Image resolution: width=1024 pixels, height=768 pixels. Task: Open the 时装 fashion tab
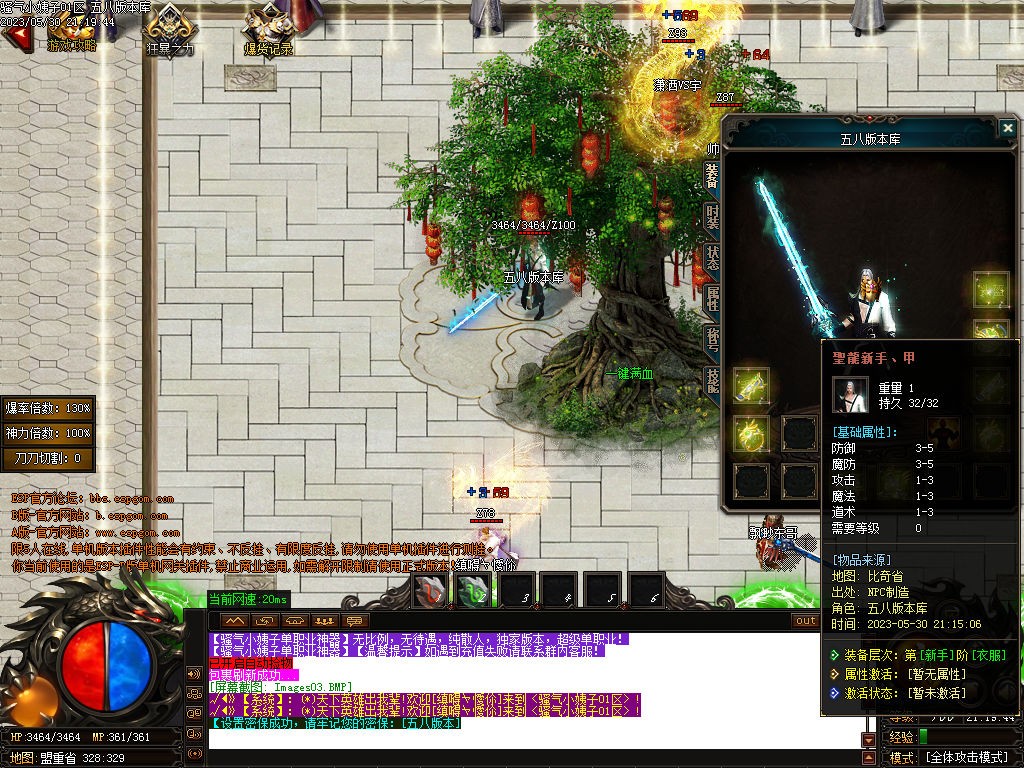712,216
